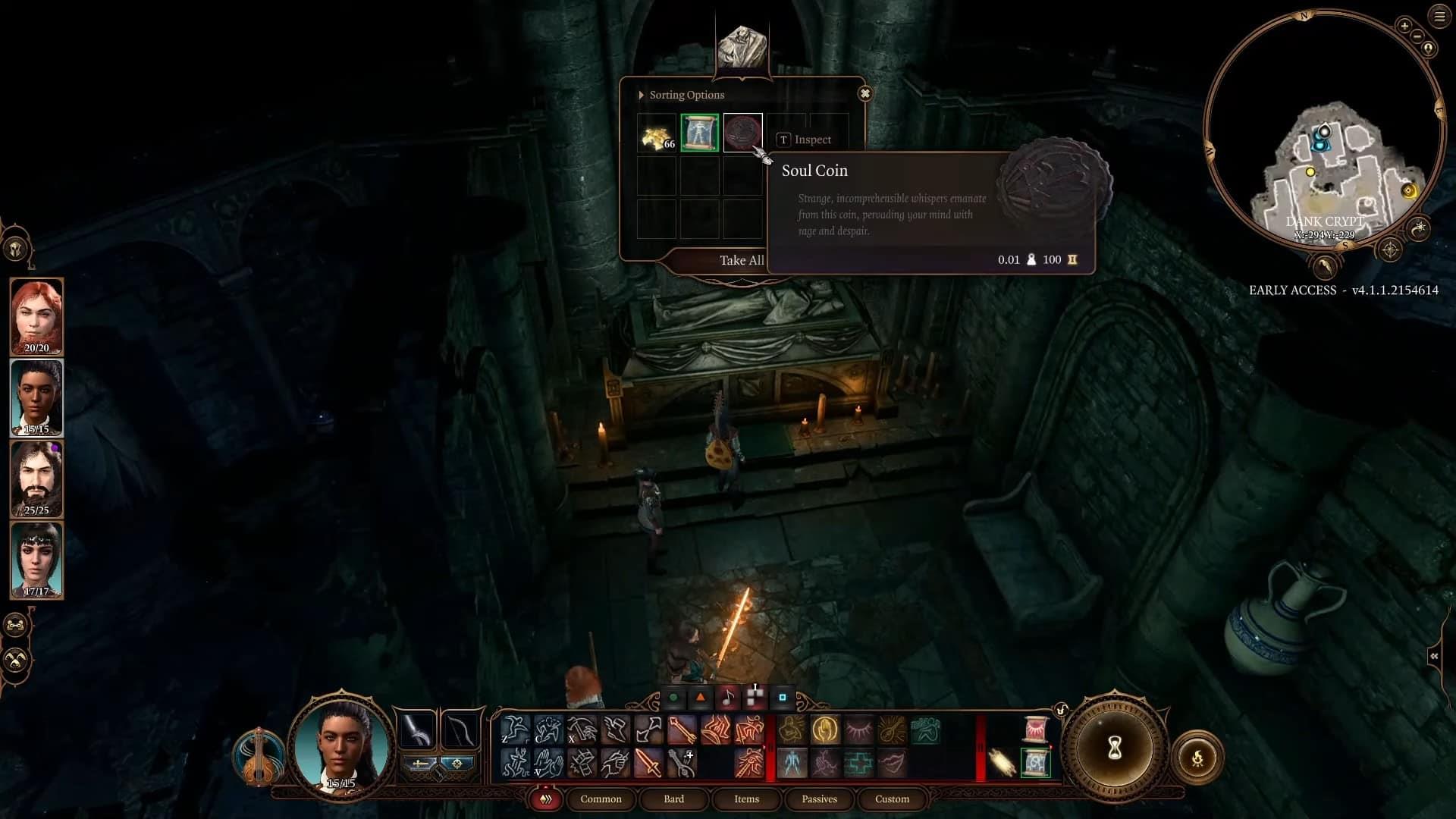Click the Take All button

tap(739, 260)
